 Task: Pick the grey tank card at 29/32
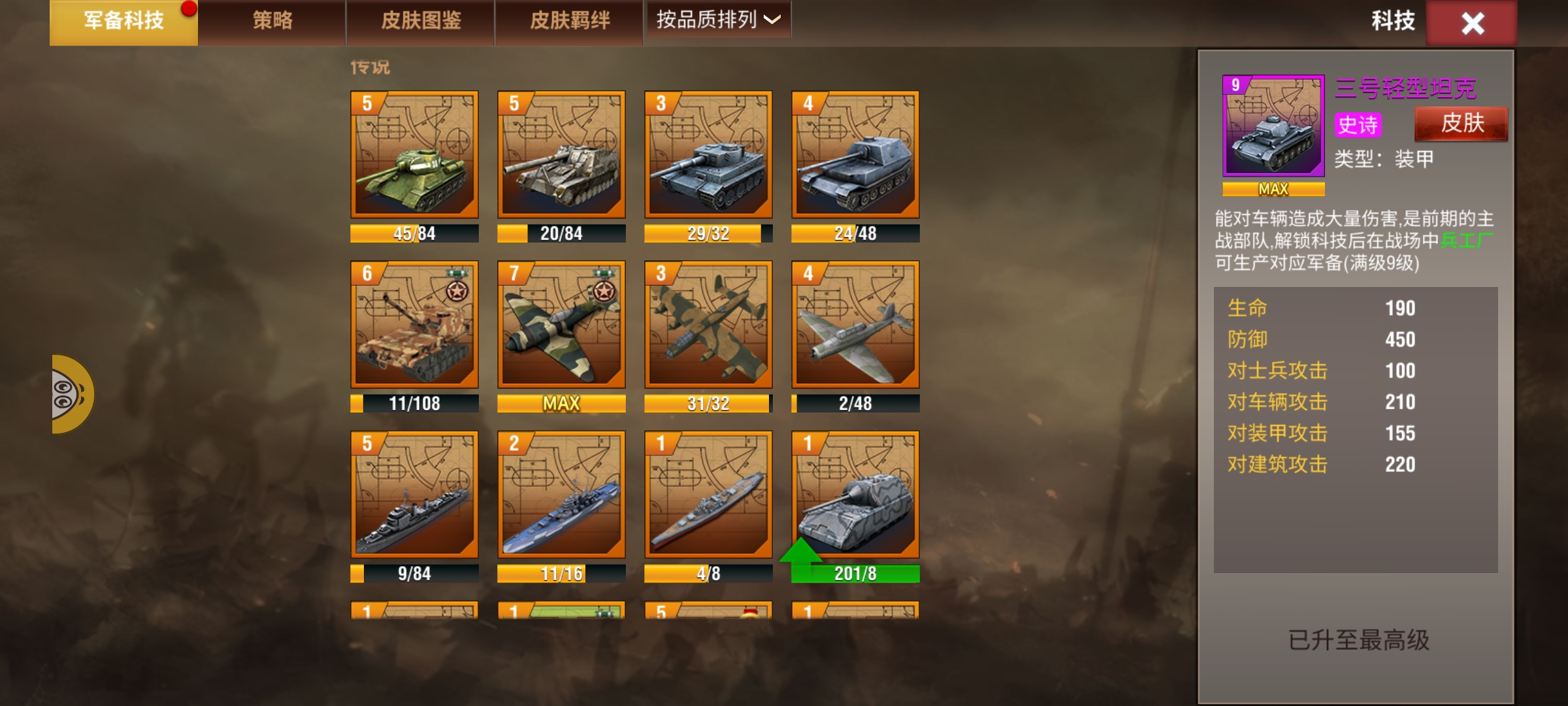pyautogui.click(x=708, y=155)
